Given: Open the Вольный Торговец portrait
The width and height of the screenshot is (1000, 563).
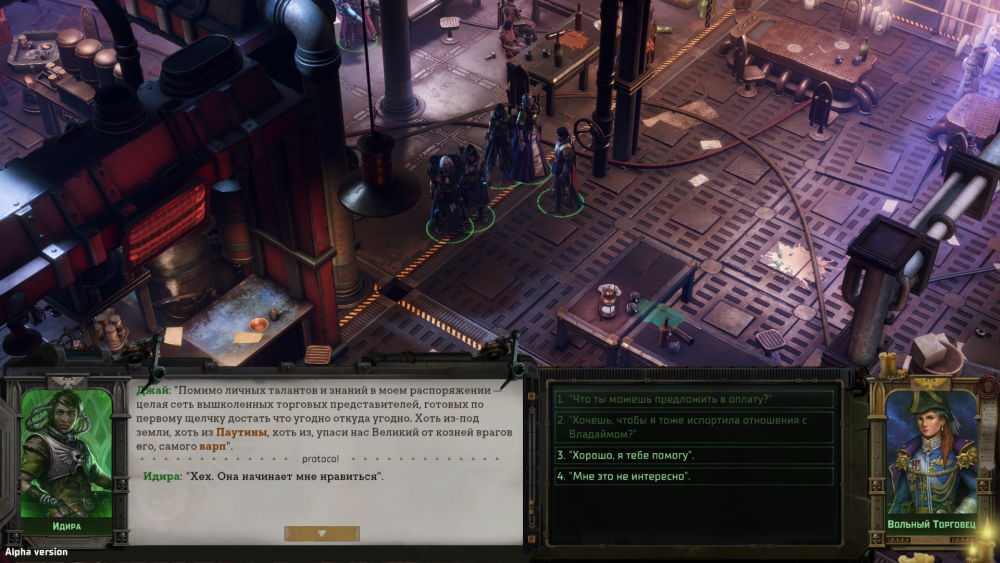Looking at the screenshot, I should click(x=932, y=455).
